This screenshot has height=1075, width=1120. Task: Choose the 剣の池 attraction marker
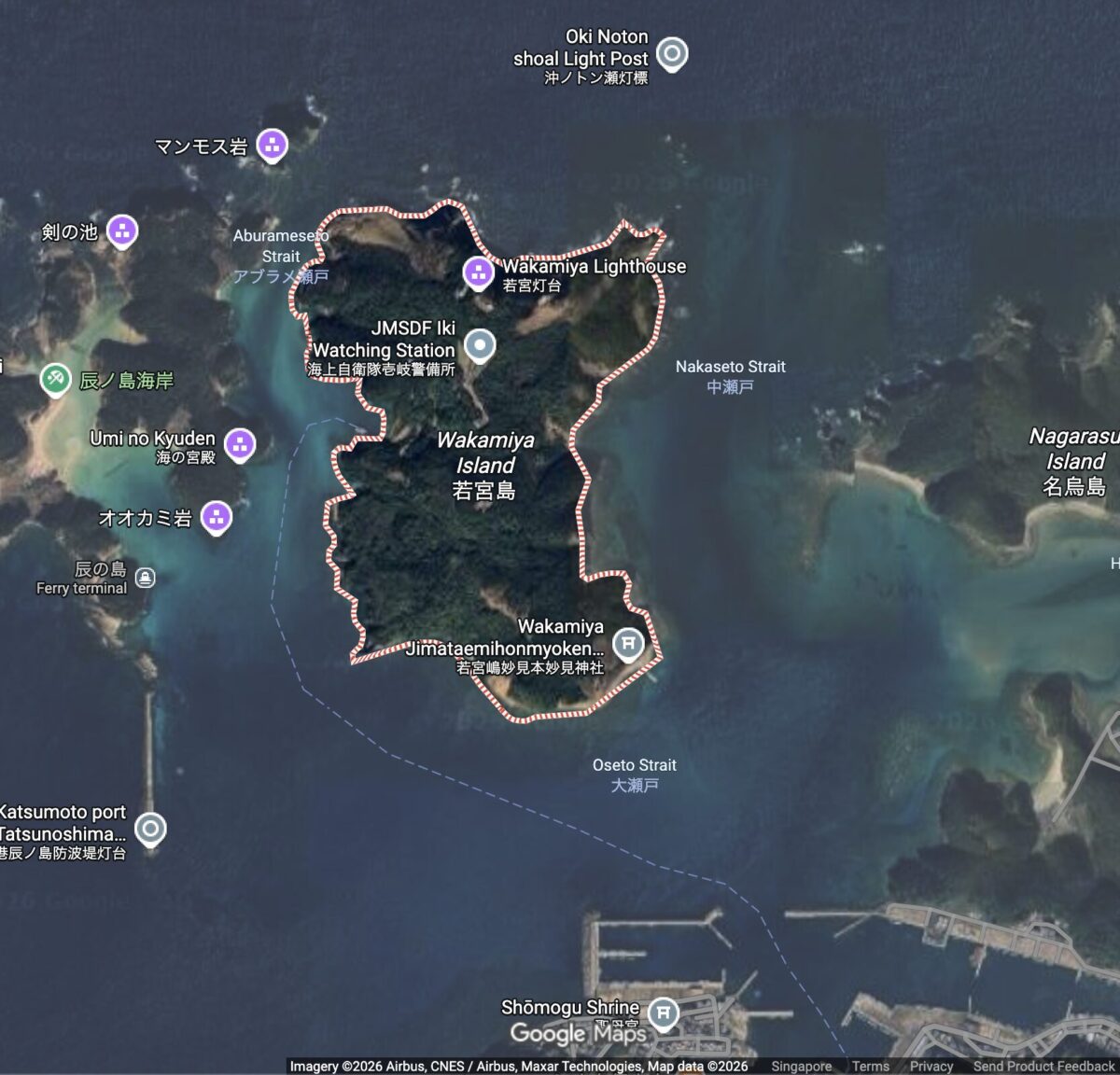click(122, 230)
